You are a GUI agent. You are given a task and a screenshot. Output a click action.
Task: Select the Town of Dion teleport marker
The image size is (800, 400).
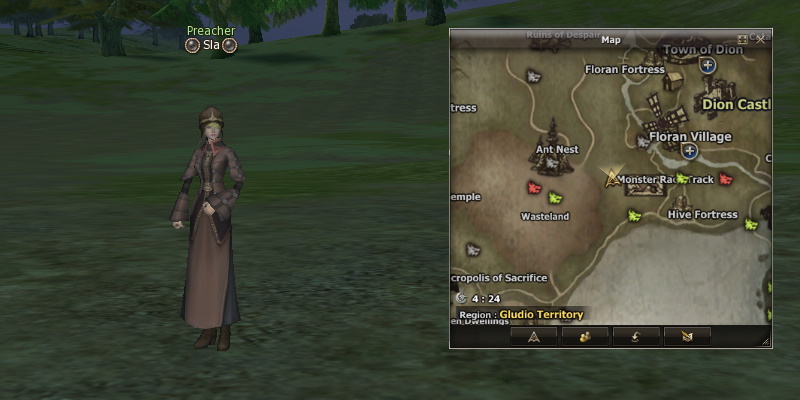pos(708,65)
